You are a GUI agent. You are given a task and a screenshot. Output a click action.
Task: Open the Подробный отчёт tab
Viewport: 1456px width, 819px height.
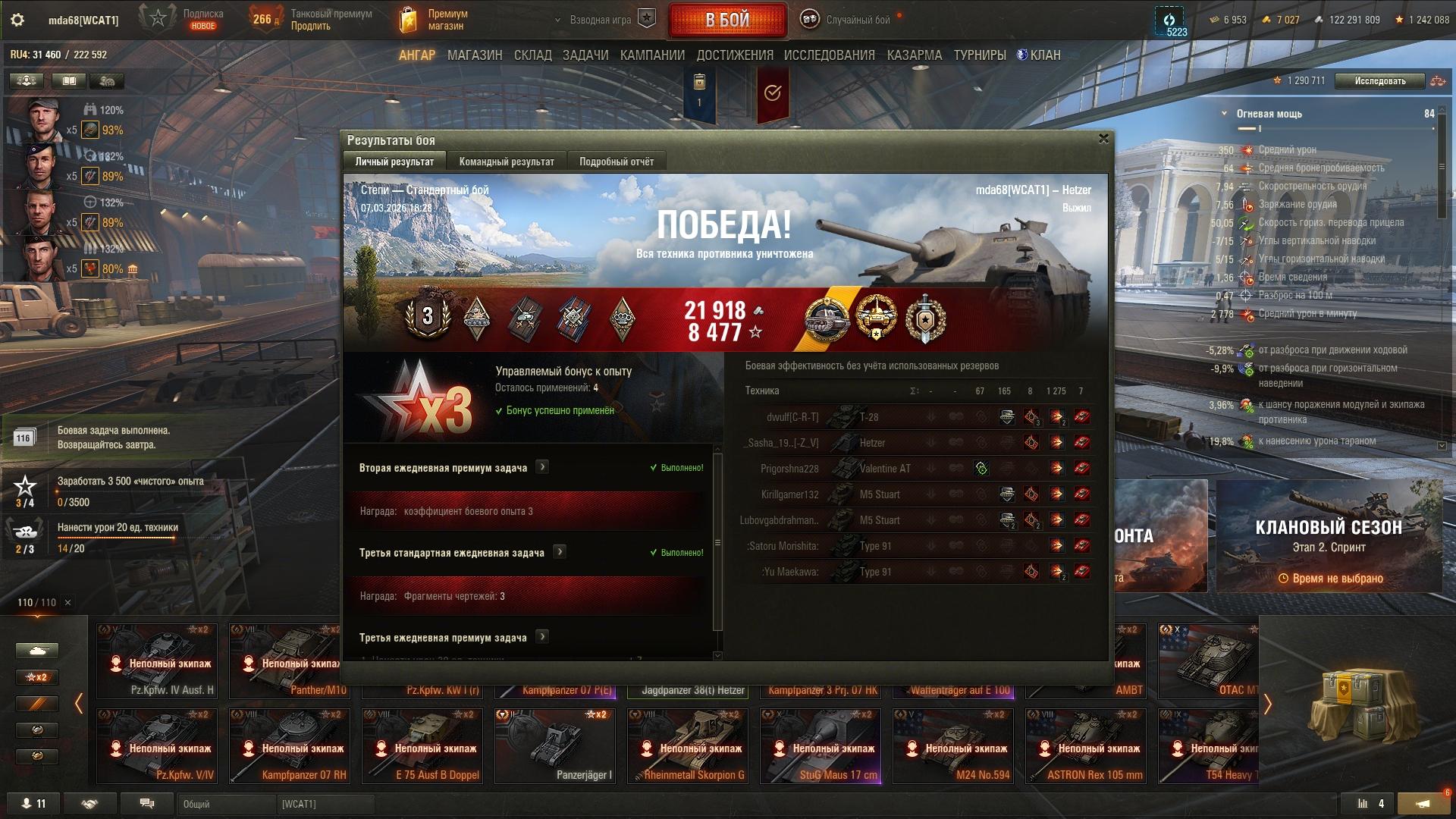[617, 162]
